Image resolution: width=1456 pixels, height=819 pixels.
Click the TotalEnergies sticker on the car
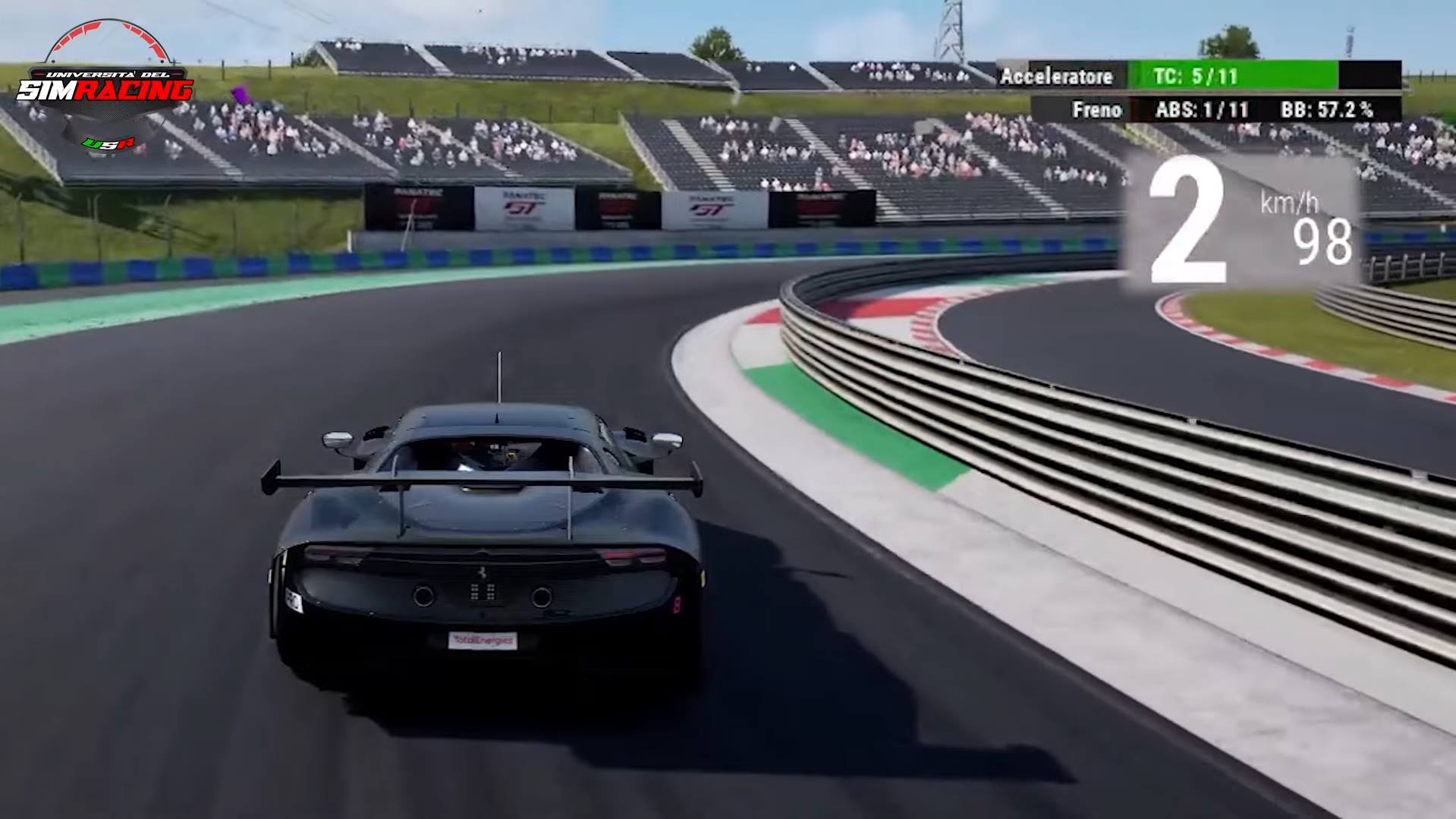coord(483,640)
